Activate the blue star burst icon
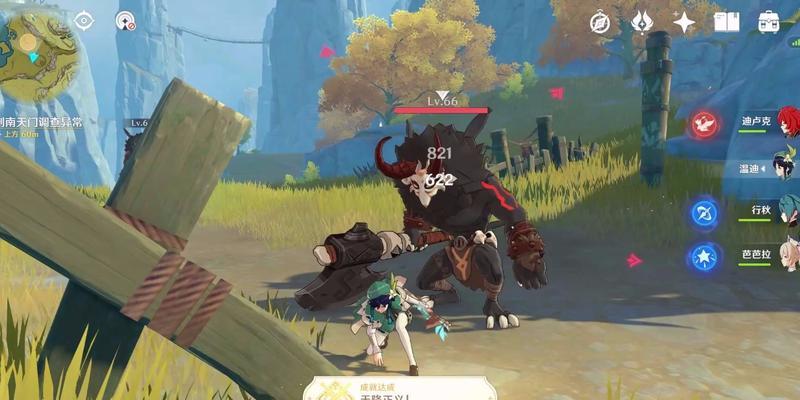 click(x=704, y=256)
